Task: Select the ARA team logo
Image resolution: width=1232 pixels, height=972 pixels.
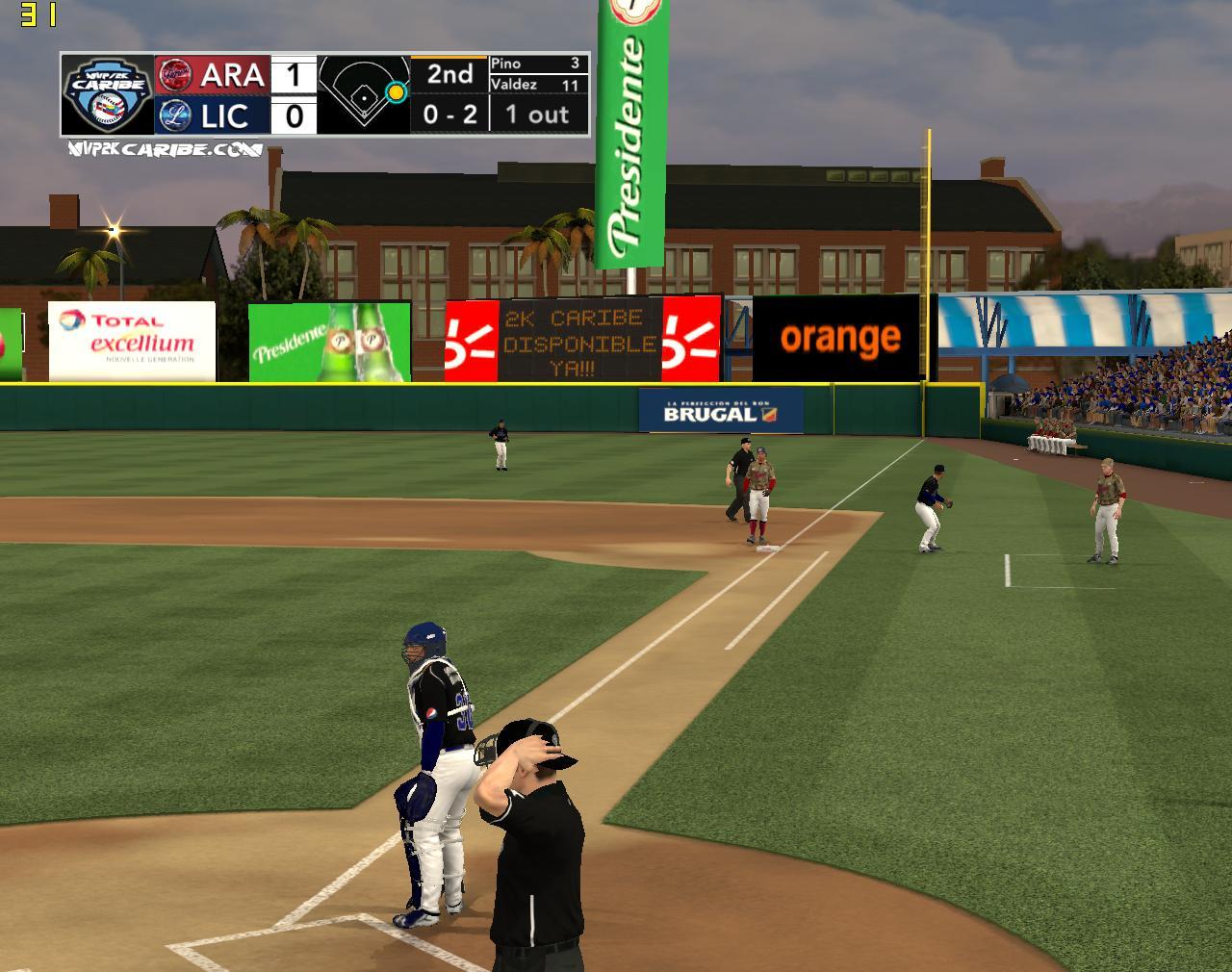Action: tap(174, 74)
